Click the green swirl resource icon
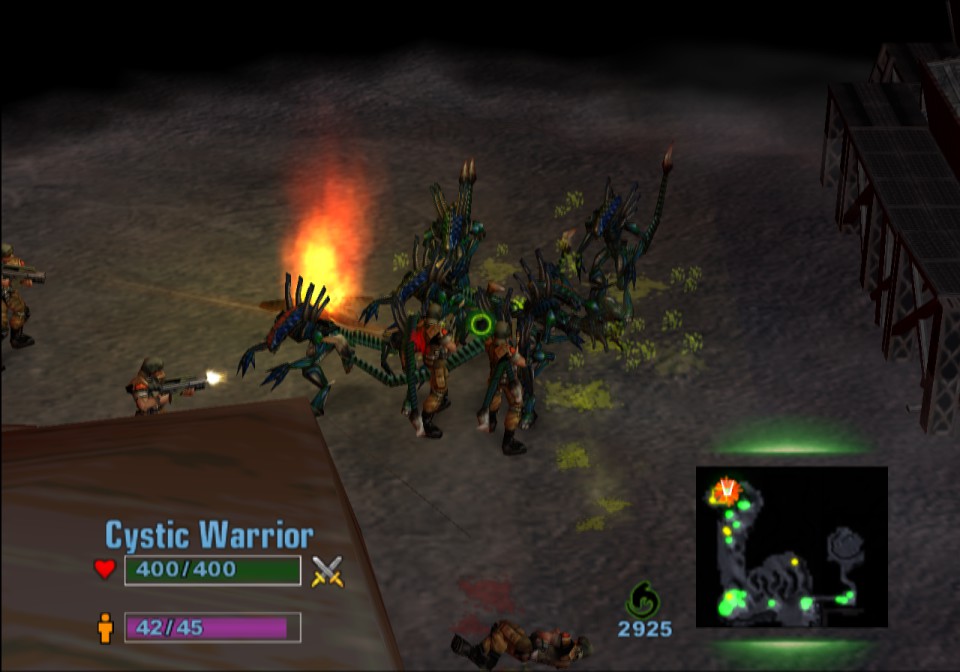This screenshot has height=672, width=960. click(x=642, y=600)
